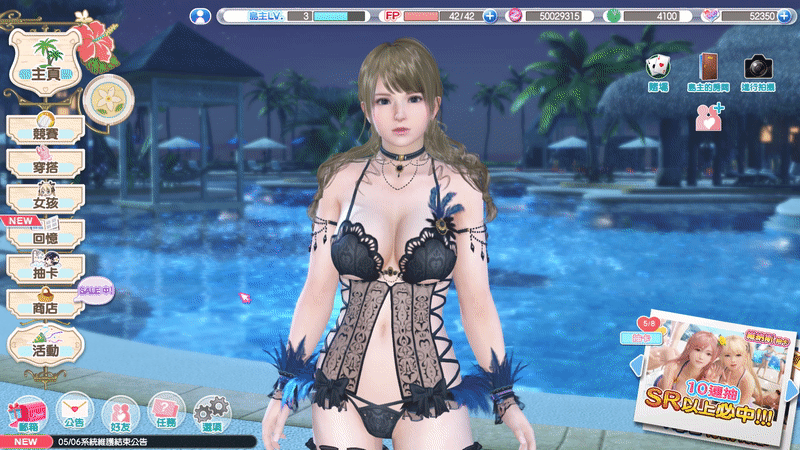Add FP with the plus button
The width and height of the screenshot is (800, 450).
(490, 16)
